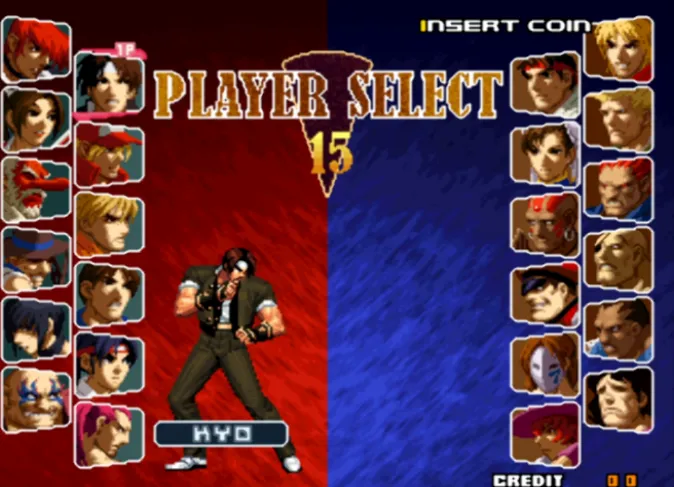Choose Earthquake's blue face-paint portrait
This screenshot has width=674, height=487.
[35, 400]
